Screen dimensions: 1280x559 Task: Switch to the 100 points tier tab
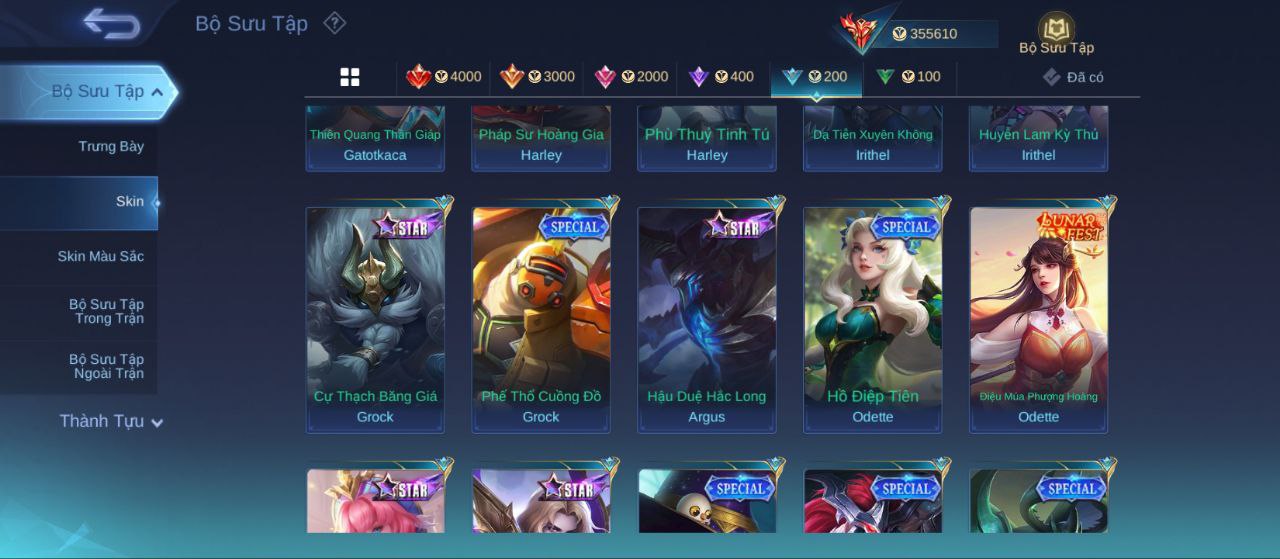pos(908,77)
